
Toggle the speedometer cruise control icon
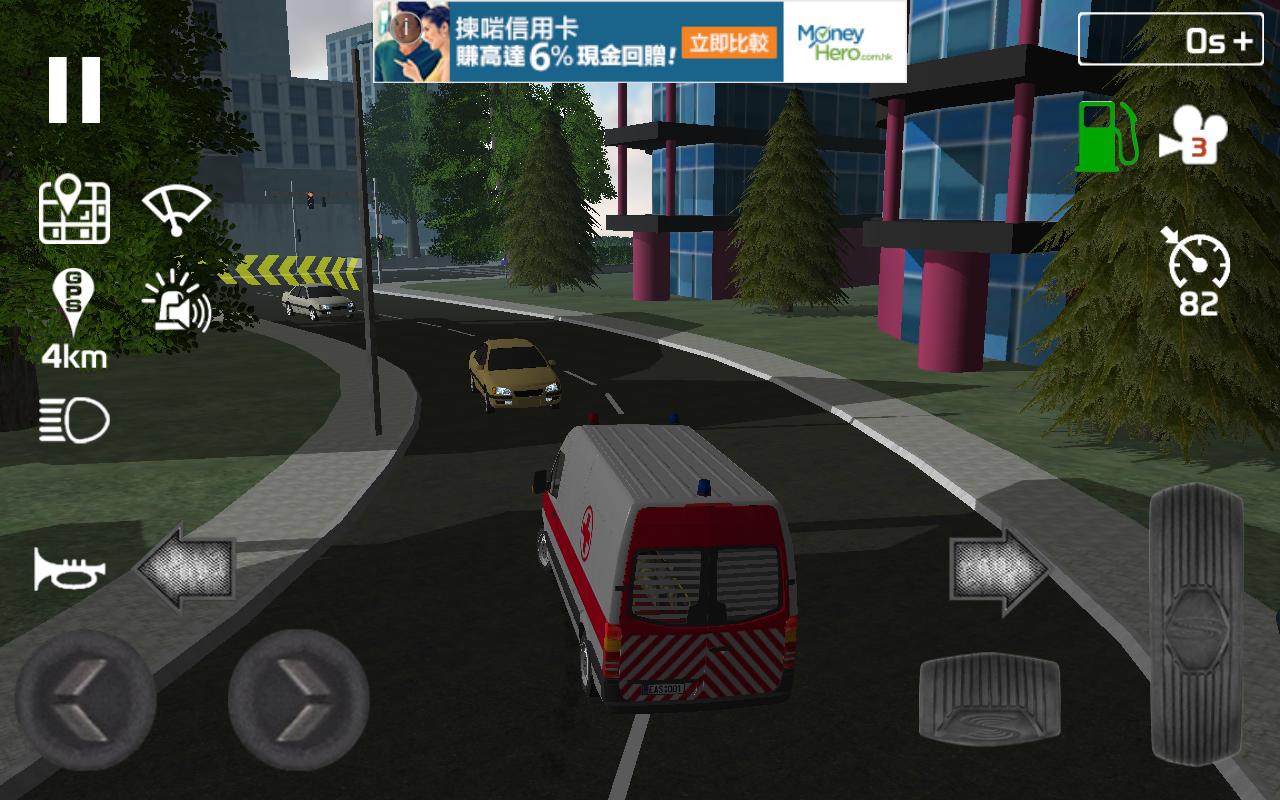click(x=1198, y=272)
